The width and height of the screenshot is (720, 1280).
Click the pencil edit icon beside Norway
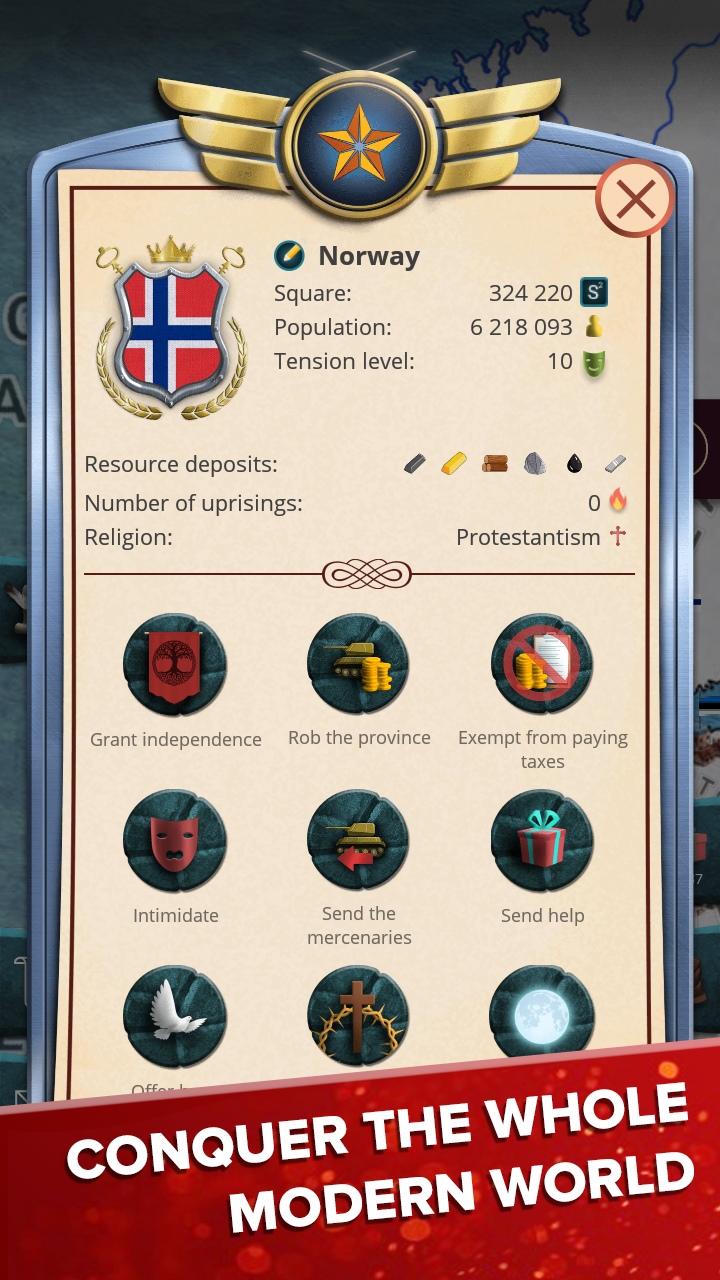click(289, 257)
